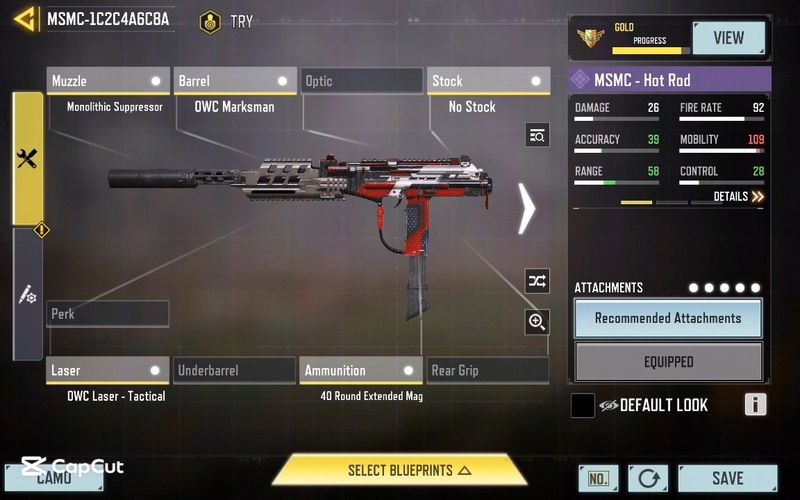Screen dimensions: 800x500
Task: Open the empty Optic attachment slot
Action: pos(362,81)
